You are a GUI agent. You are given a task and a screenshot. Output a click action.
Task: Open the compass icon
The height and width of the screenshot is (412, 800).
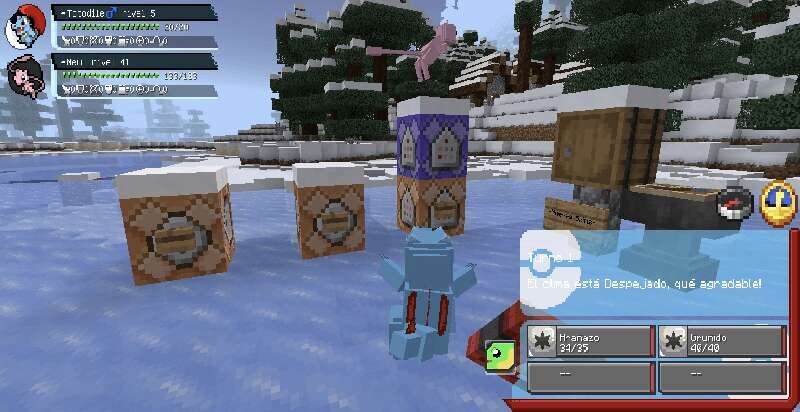click(x=735, y=203)
